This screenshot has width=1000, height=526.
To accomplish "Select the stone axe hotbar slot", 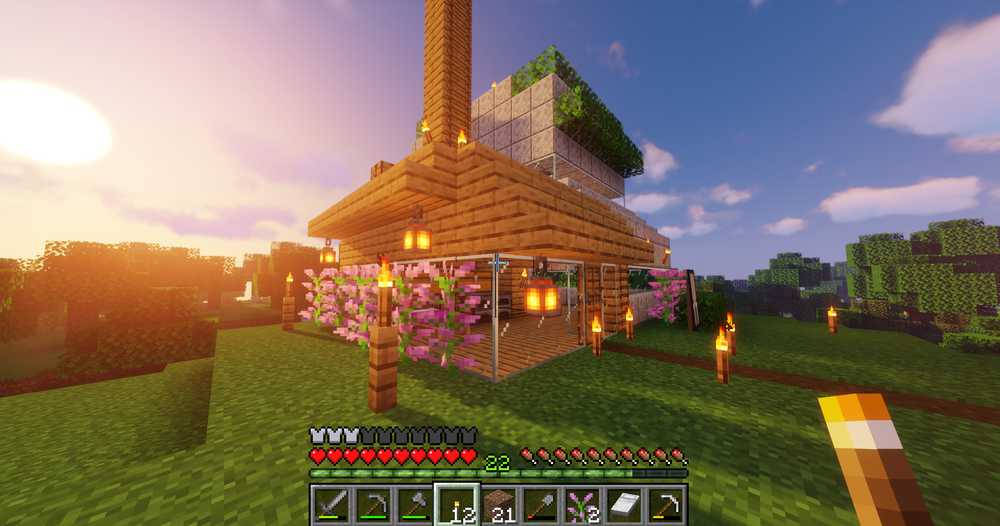I will pyautogui.click(x=412, y=505).
